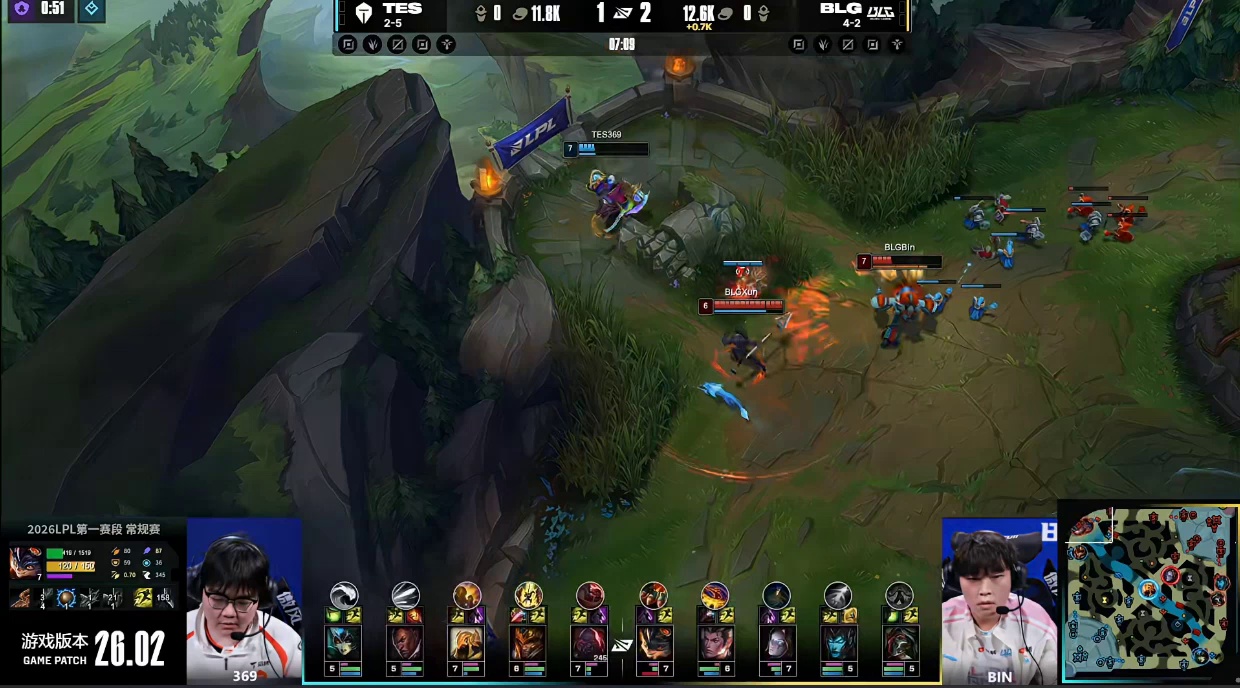The height and width of the screenshot is (688, 1240).
Task: Select Xin Zhao's champion portrait
Action: tap(715, 642)
